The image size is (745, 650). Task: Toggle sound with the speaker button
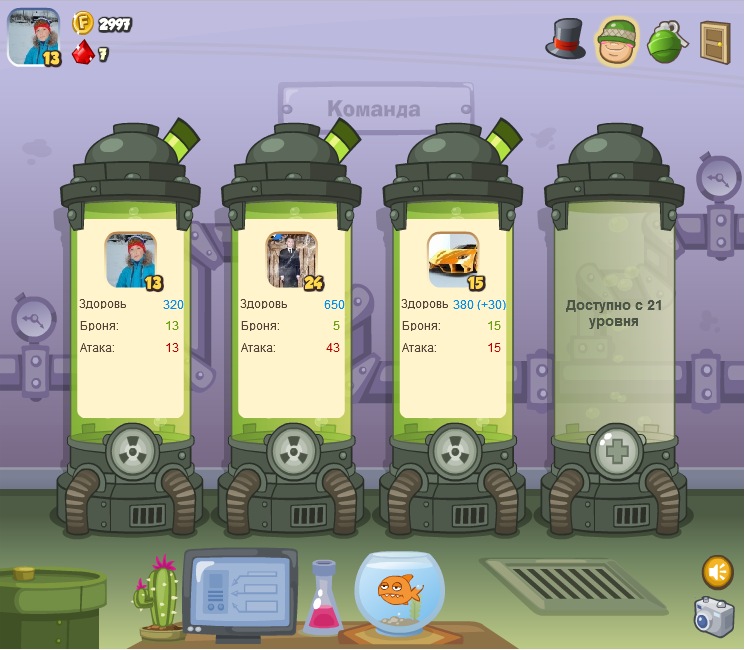click(717, 572)
